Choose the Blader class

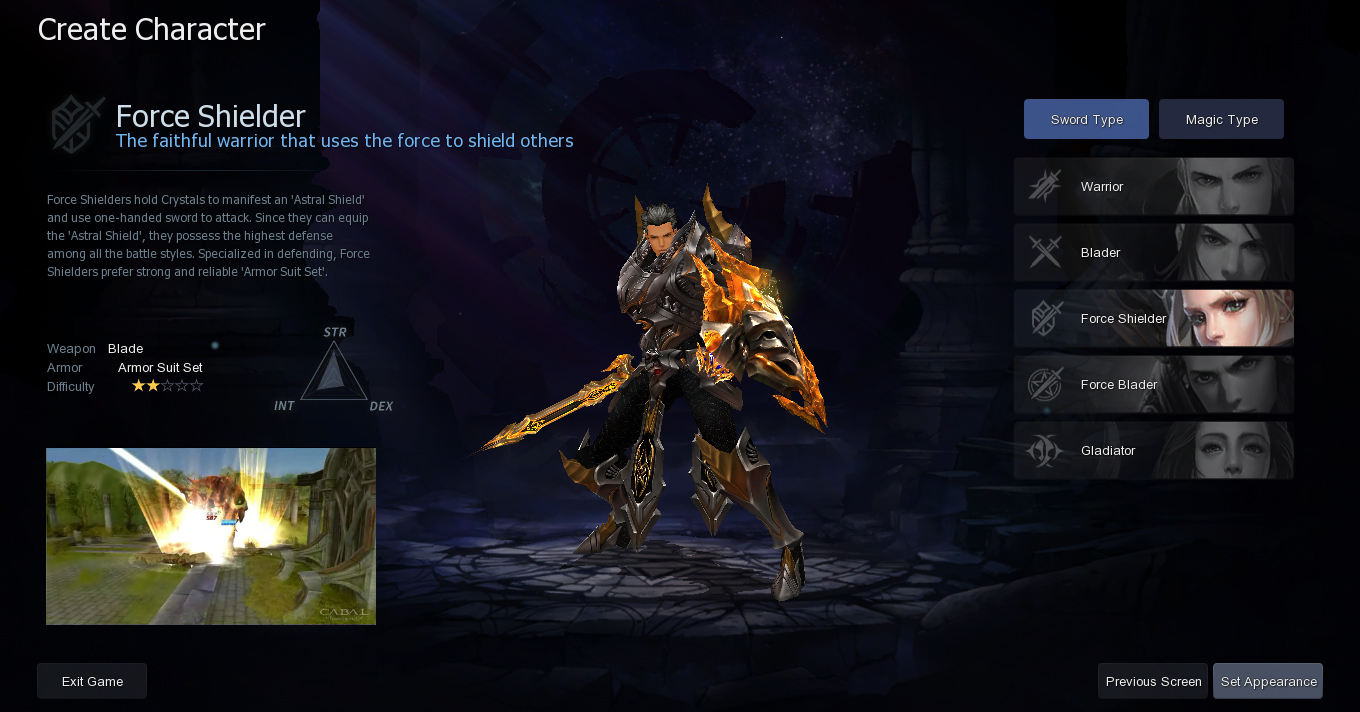coord(1153,253)
